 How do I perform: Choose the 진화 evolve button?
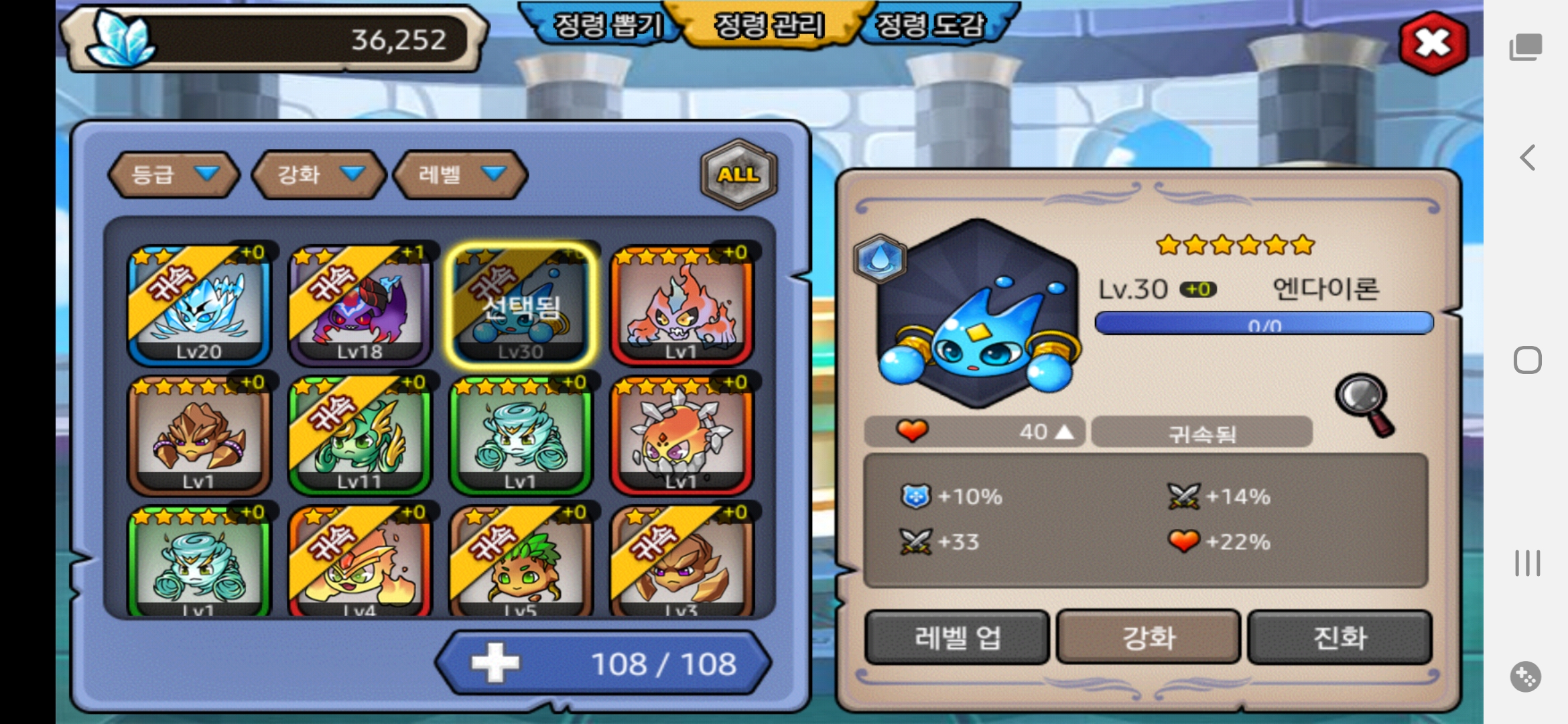(x=1339, y=637)
